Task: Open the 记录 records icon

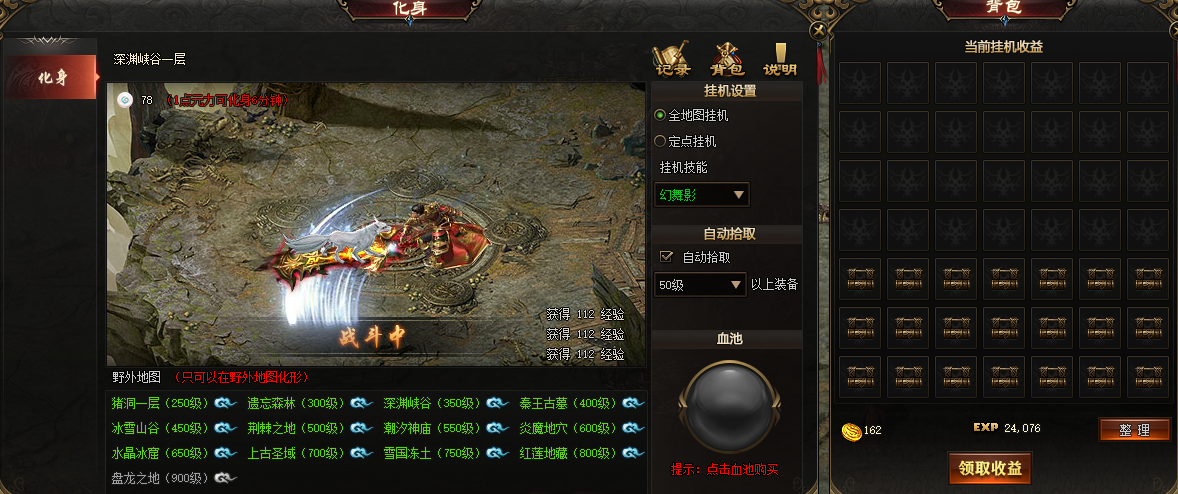Action: [x=672, y=60]
